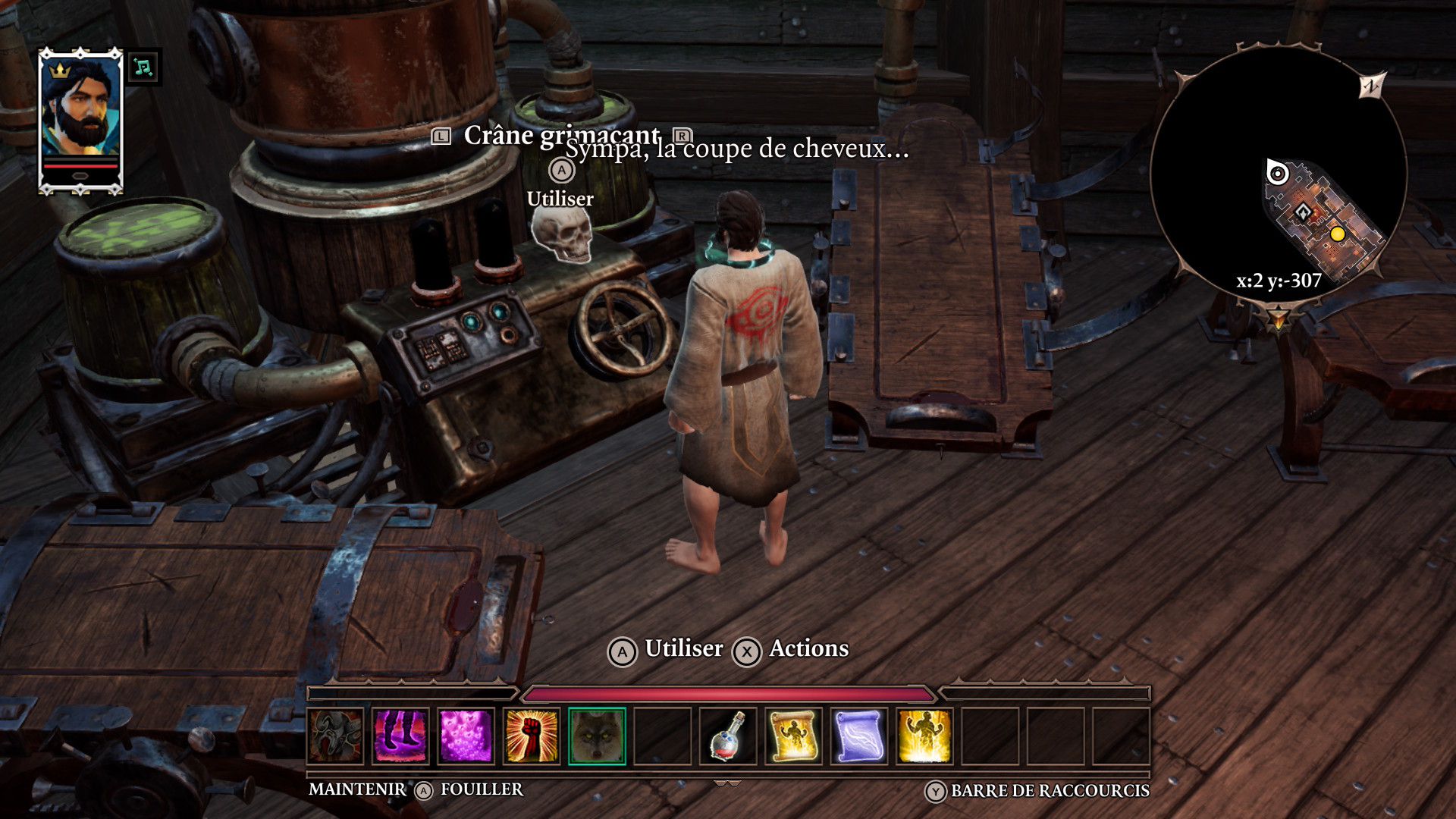Use the round potion flask in the hotbar
The width and height of the screenshot is (1456, 819).
tap(728, 736)
